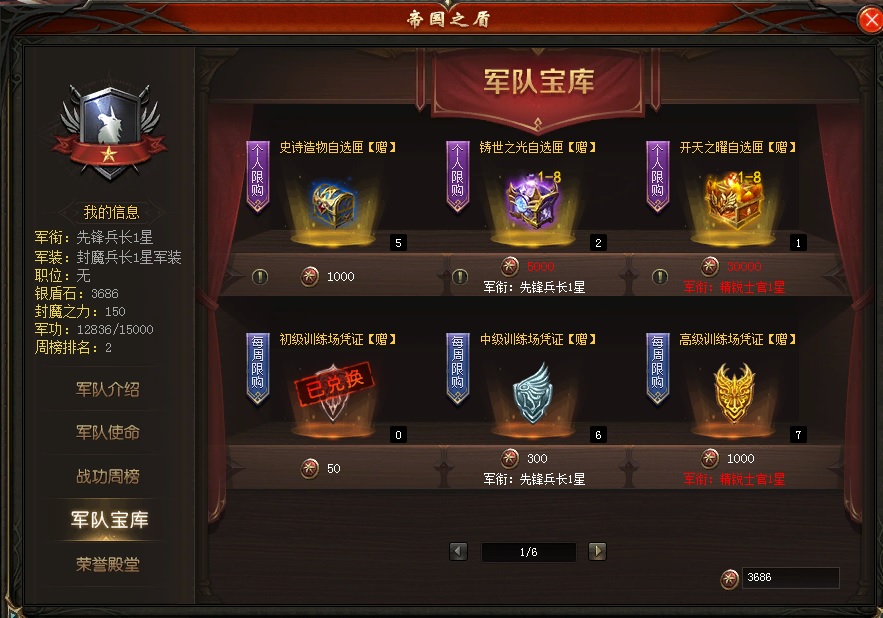Show the 战功周榜 ranking tab

108,476
